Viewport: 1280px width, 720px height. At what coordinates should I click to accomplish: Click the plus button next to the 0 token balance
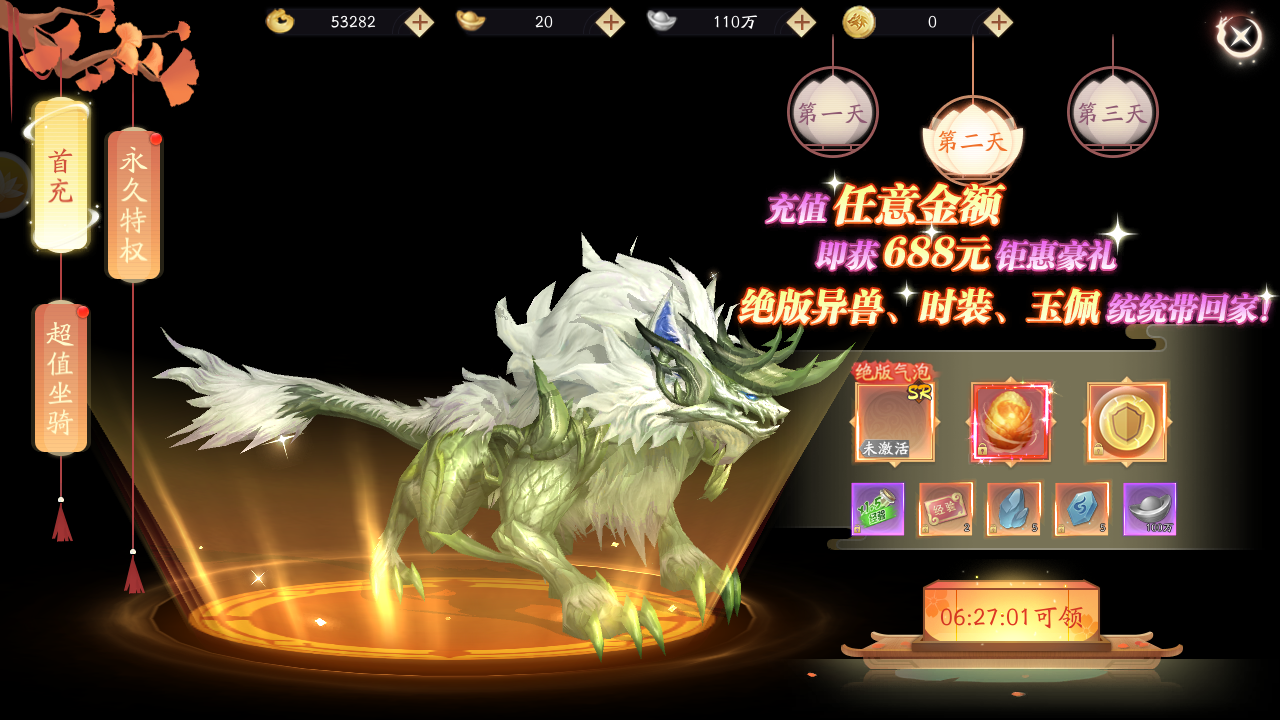click(x=998, y=22)
